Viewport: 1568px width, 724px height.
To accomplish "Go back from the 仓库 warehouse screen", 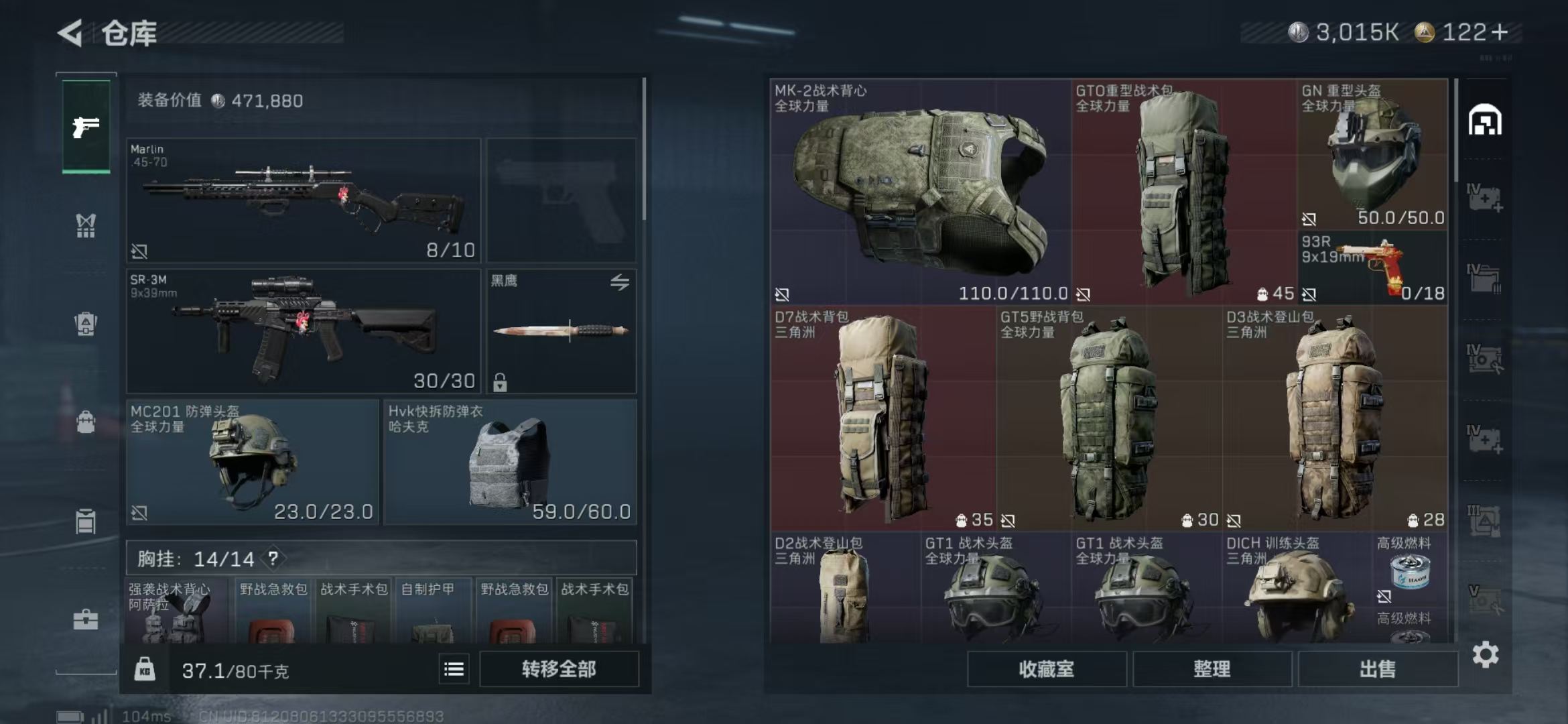I will (70, 32).
